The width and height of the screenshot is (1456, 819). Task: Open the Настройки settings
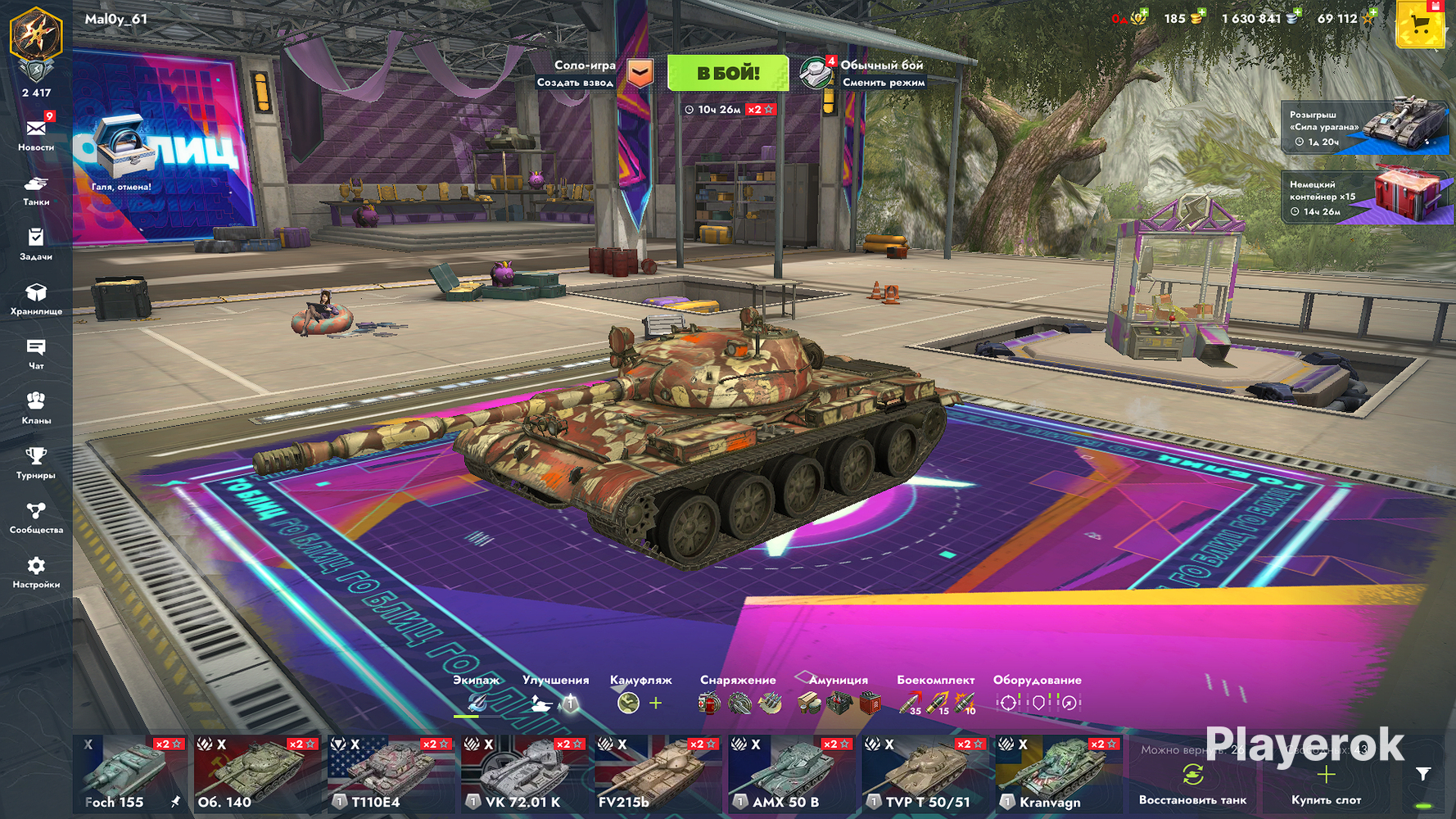click(x=36, y=572)
